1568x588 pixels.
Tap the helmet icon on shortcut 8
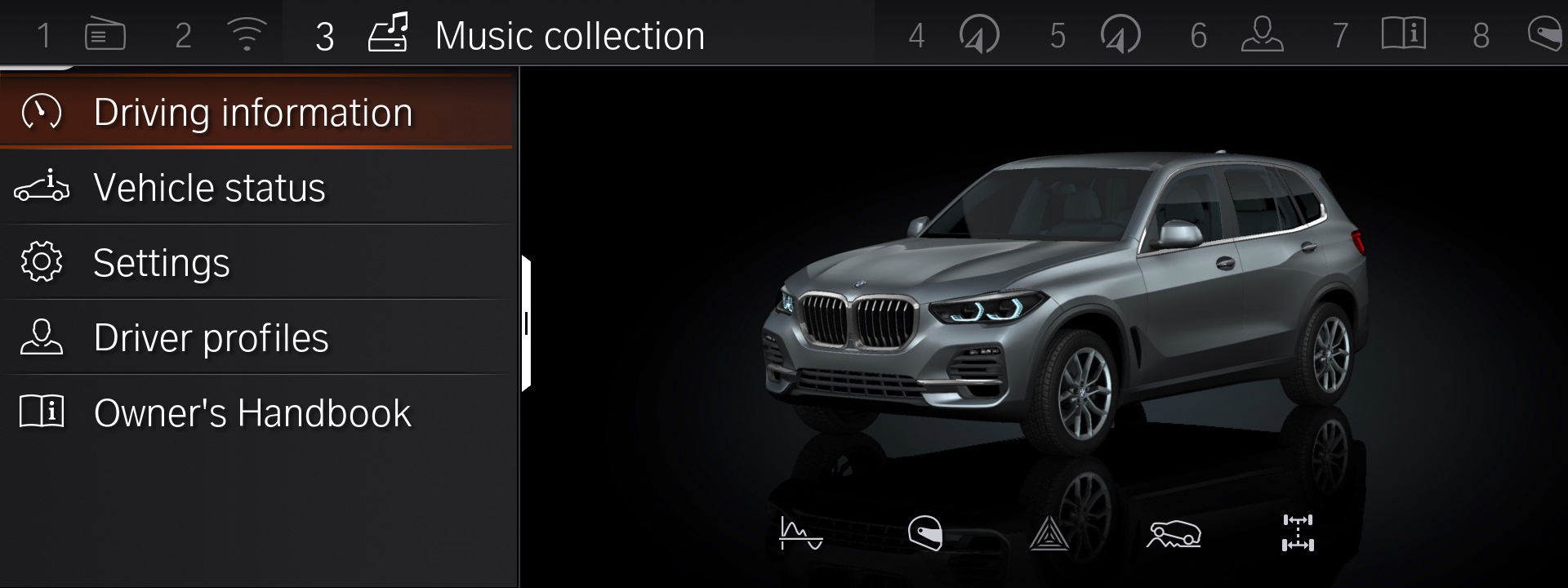[x=1543, y=34]
